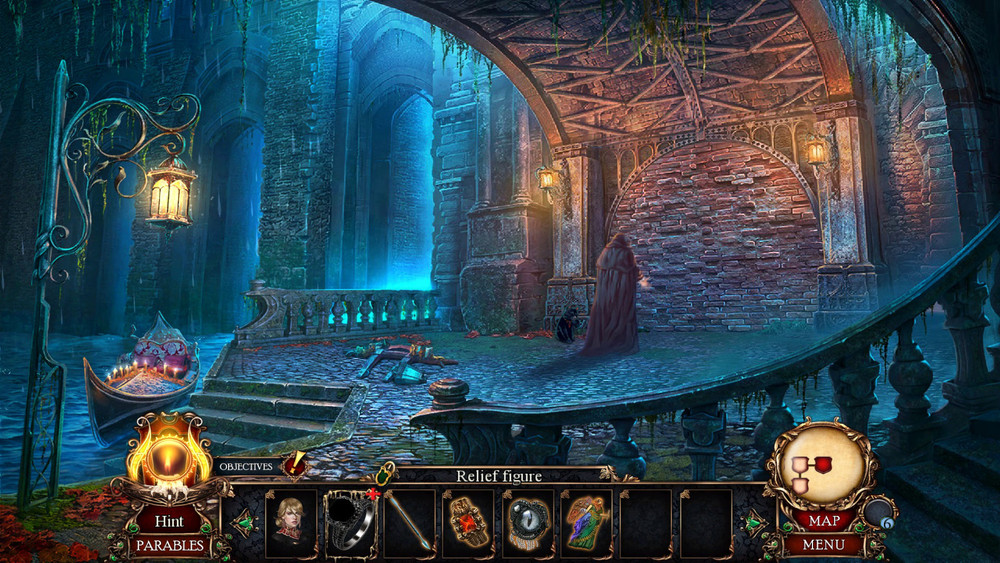The height and width of the screenshot is (563, 1000).
Task: Open the Parables book
Action: click(x=169, y=546)
